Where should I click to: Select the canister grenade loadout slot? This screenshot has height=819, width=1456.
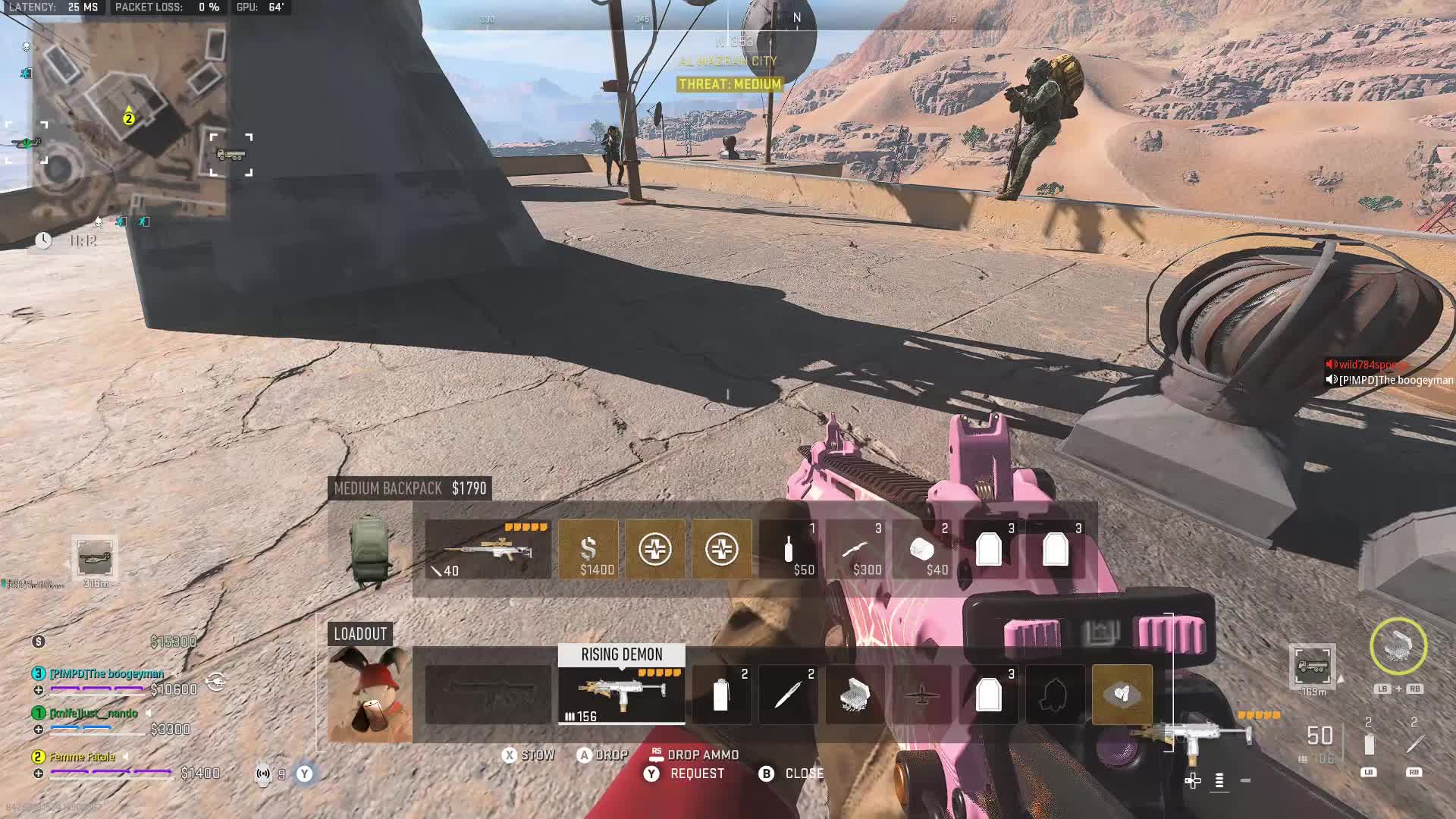point(721,694)
